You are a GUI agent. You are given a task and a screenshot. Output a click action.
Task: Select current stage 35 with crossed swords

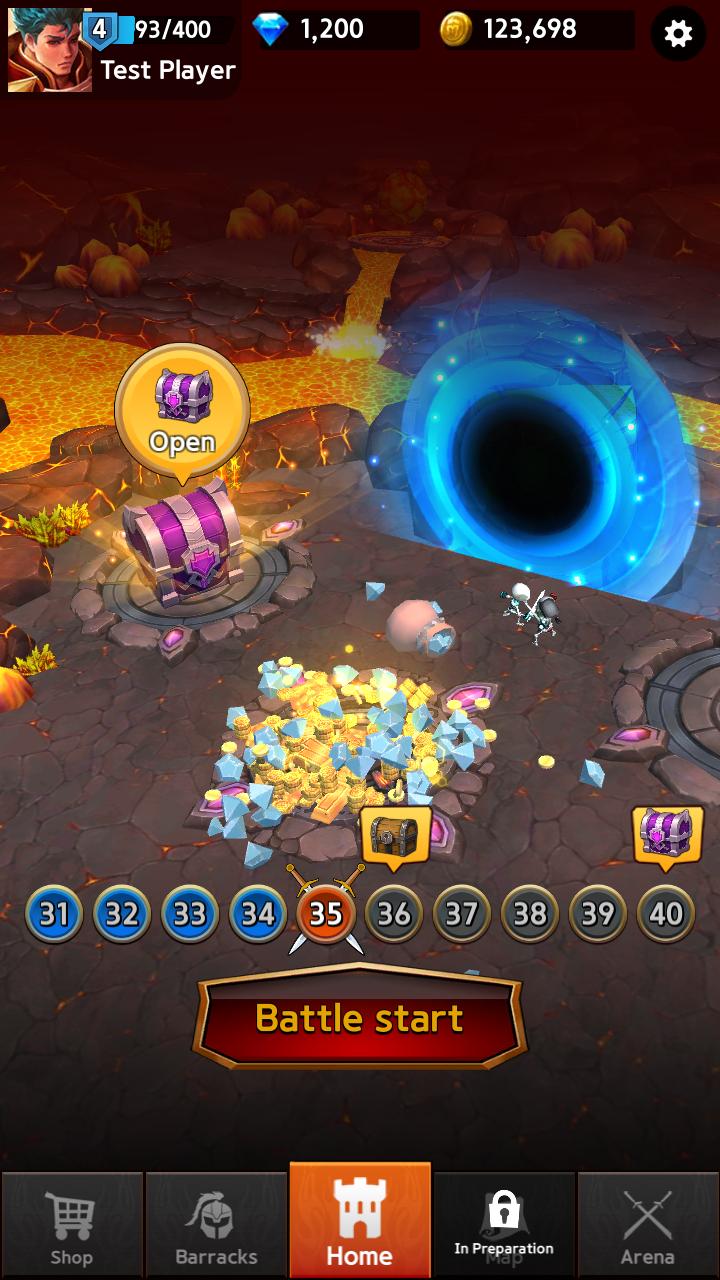point(326,914)
